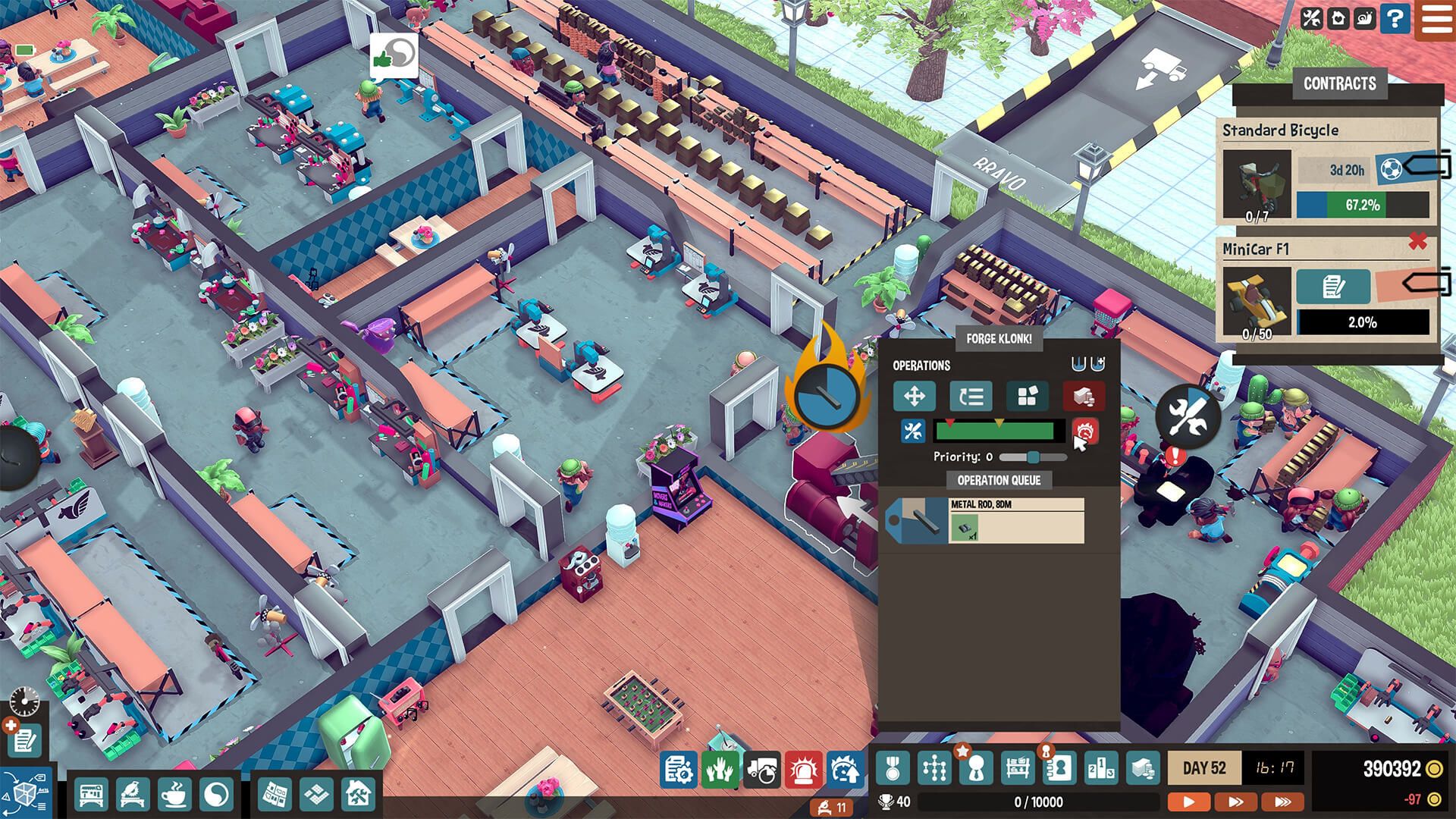Viewport: 1456px width, 819px height.
Task: Open the medal achievements panel
Action: coord(893,769)
